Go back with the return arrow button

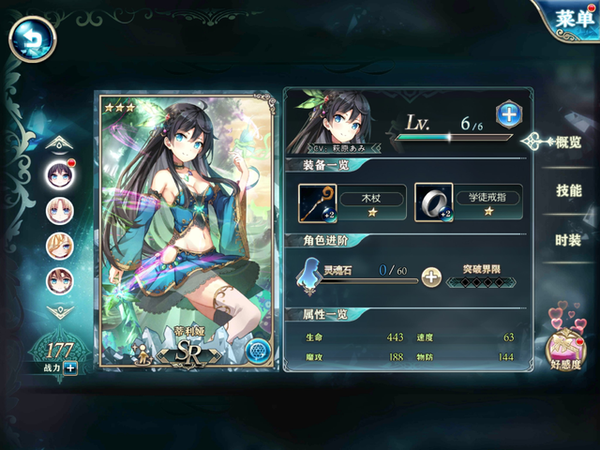pos(32,41)
